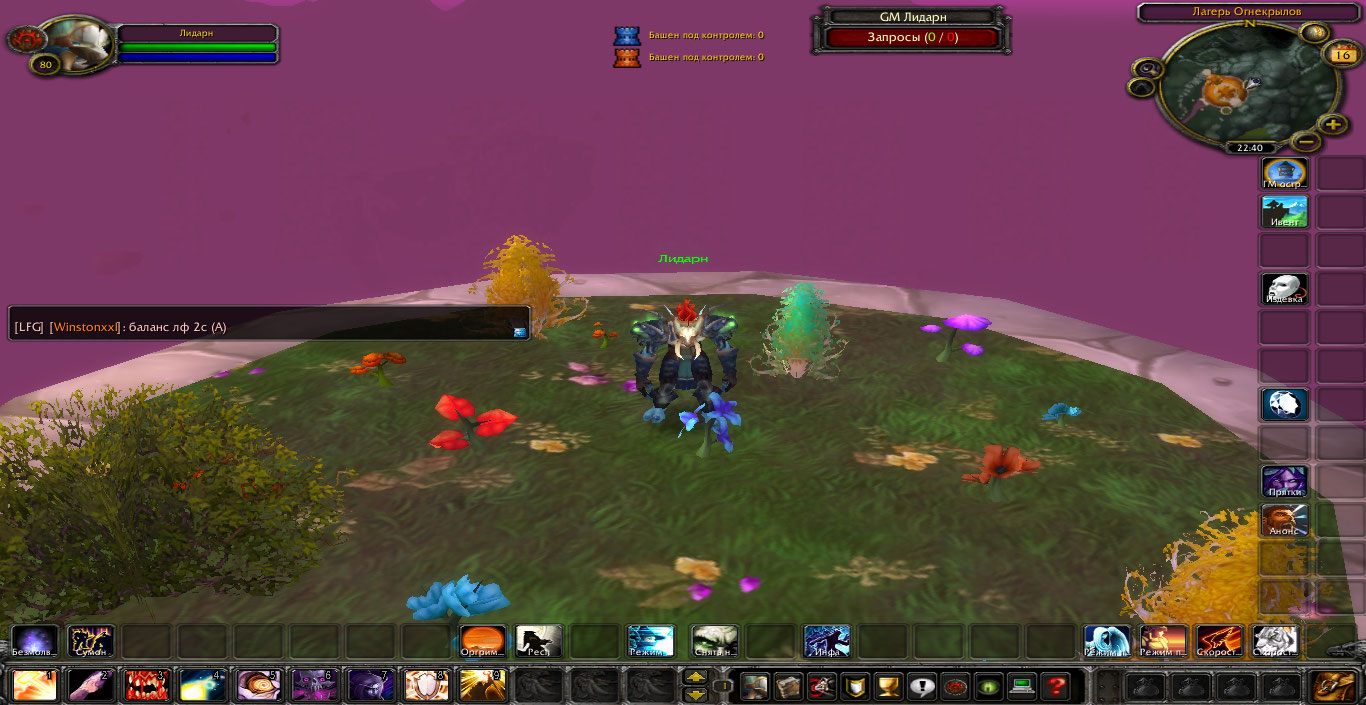
Task: Zoom in on the minimap
Action: click(x=1333, y=124)
